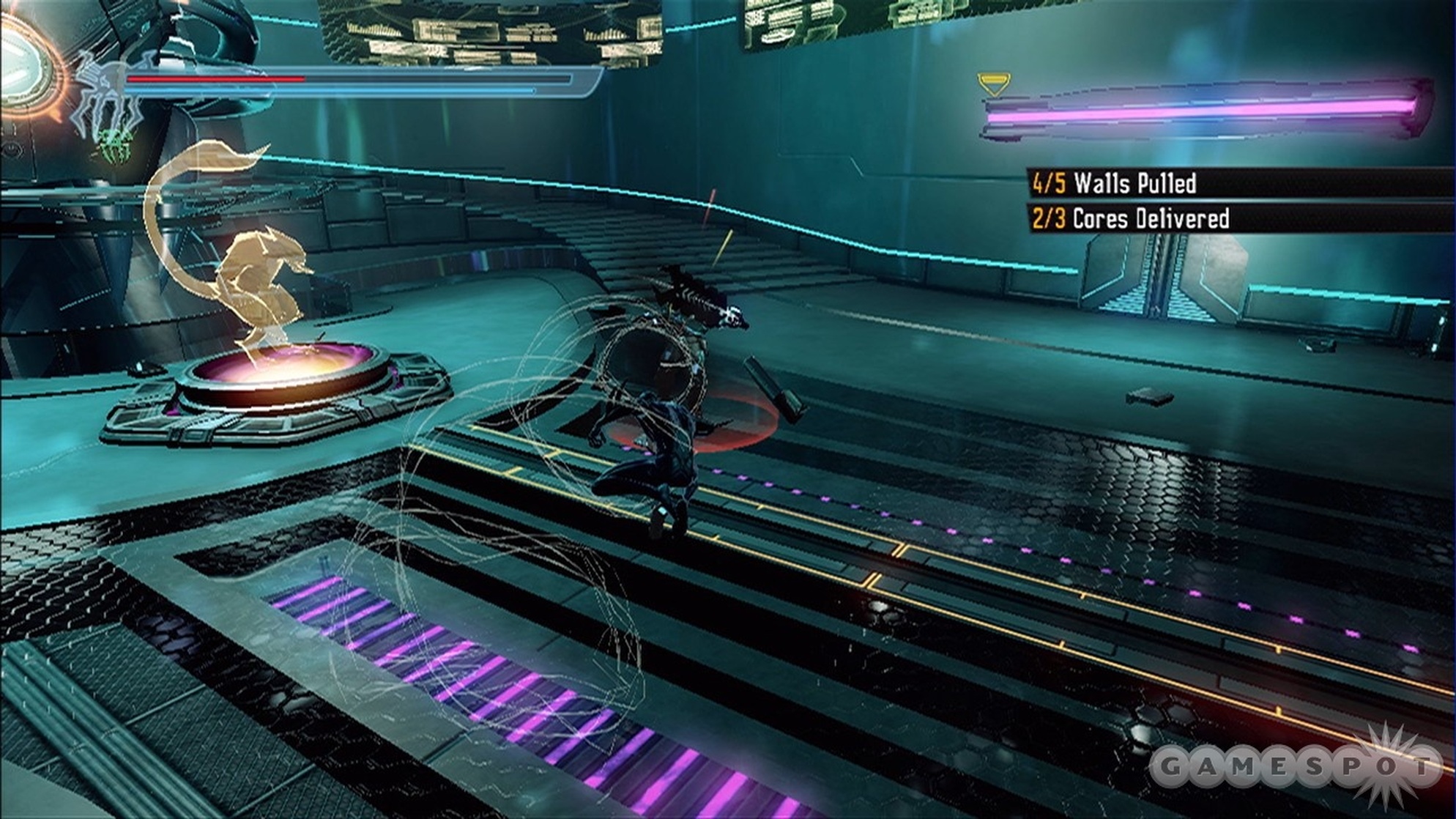Select the Walls Pulled objective tracker
This screenshot has height=819, width=1456.
[x=1113, y=183]
